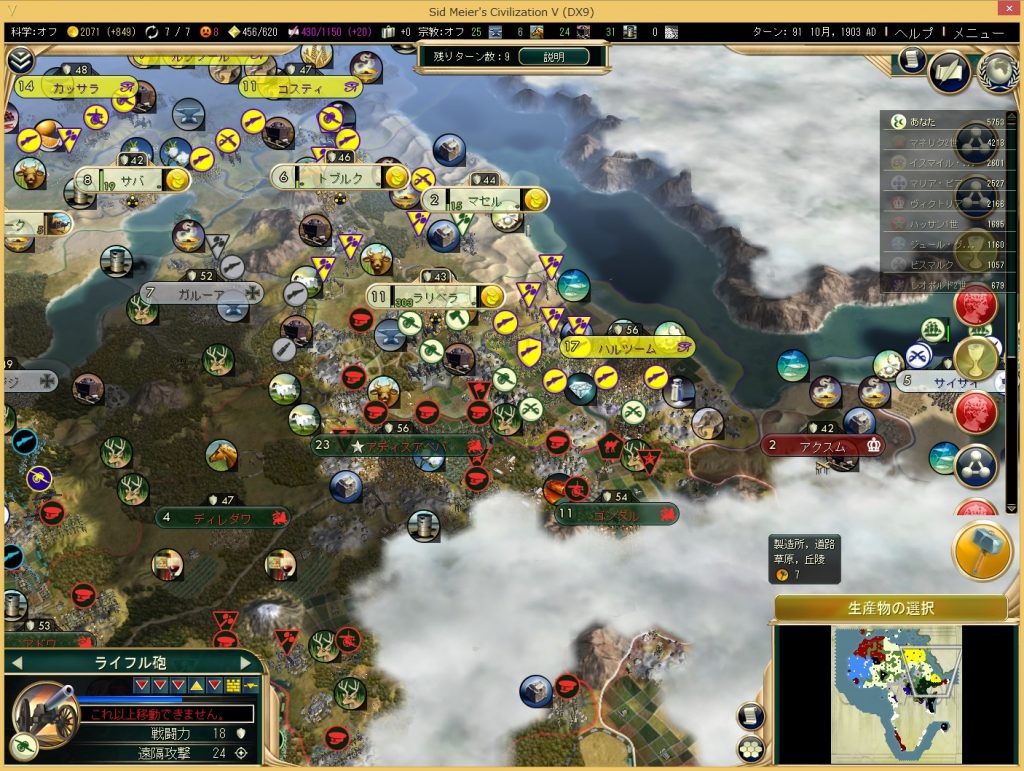
Task: Click the 生産物の選択 banner
Action: [890, 608]
